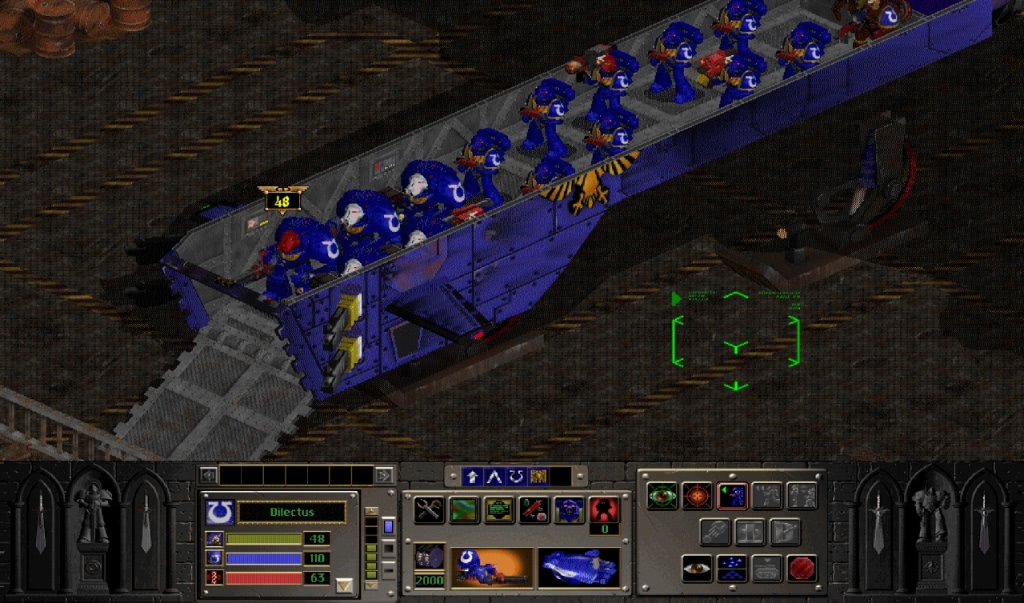
Task: Click the right arrow of the message bar
Action: [383, 475]
